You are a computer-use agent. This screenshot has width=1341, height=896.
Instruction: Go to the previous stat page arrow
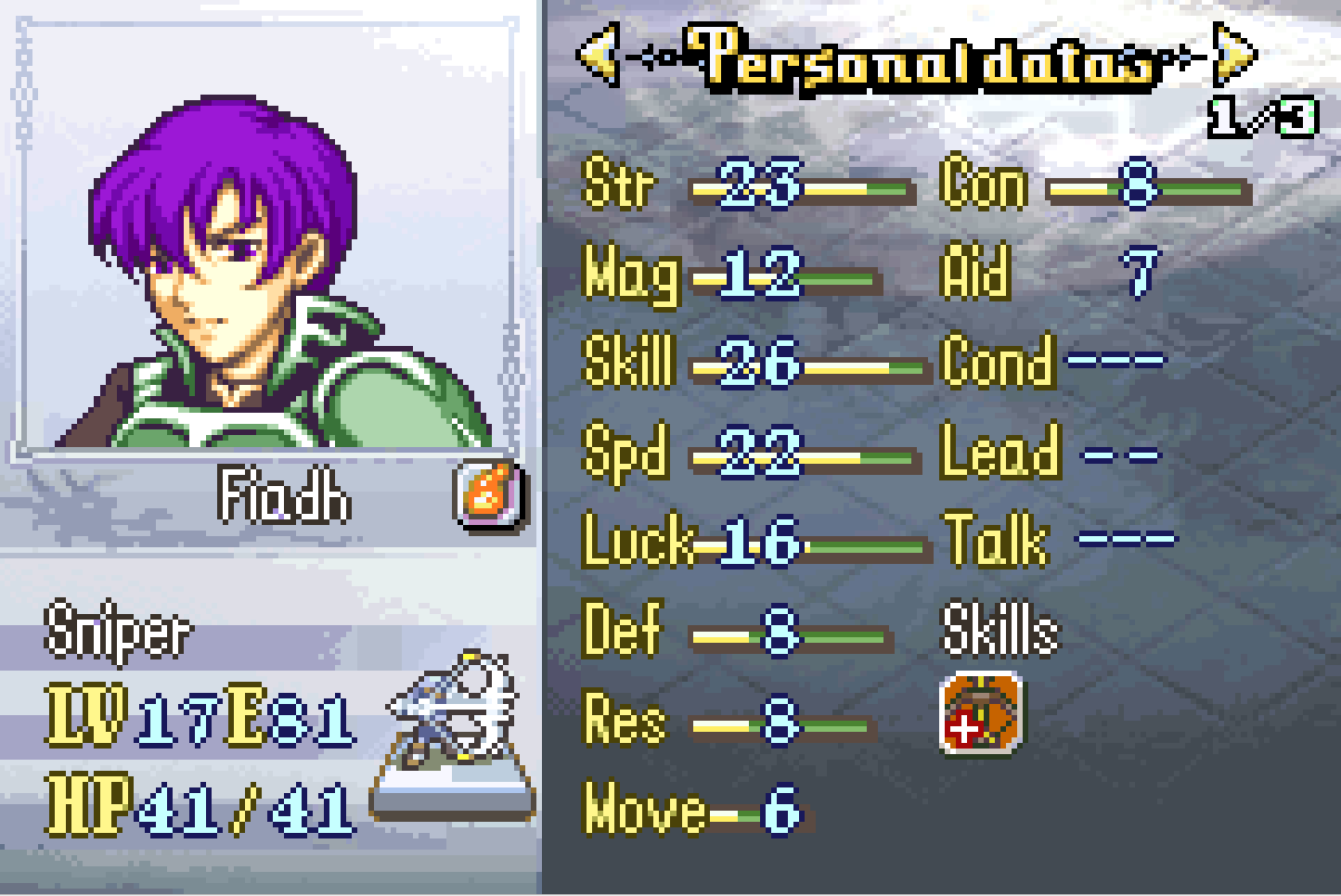pyautogui.click(x=600, y=56)
